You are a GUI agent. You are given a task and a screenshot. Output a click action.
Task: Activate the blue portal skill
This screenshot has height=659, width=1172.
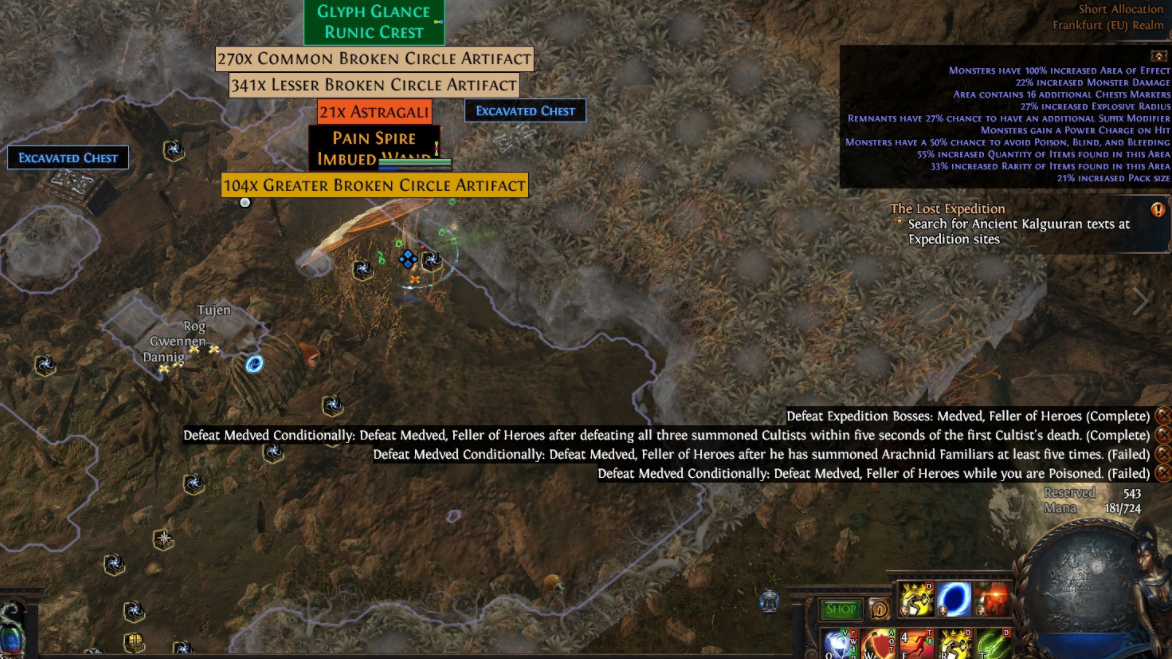point(954,599)
